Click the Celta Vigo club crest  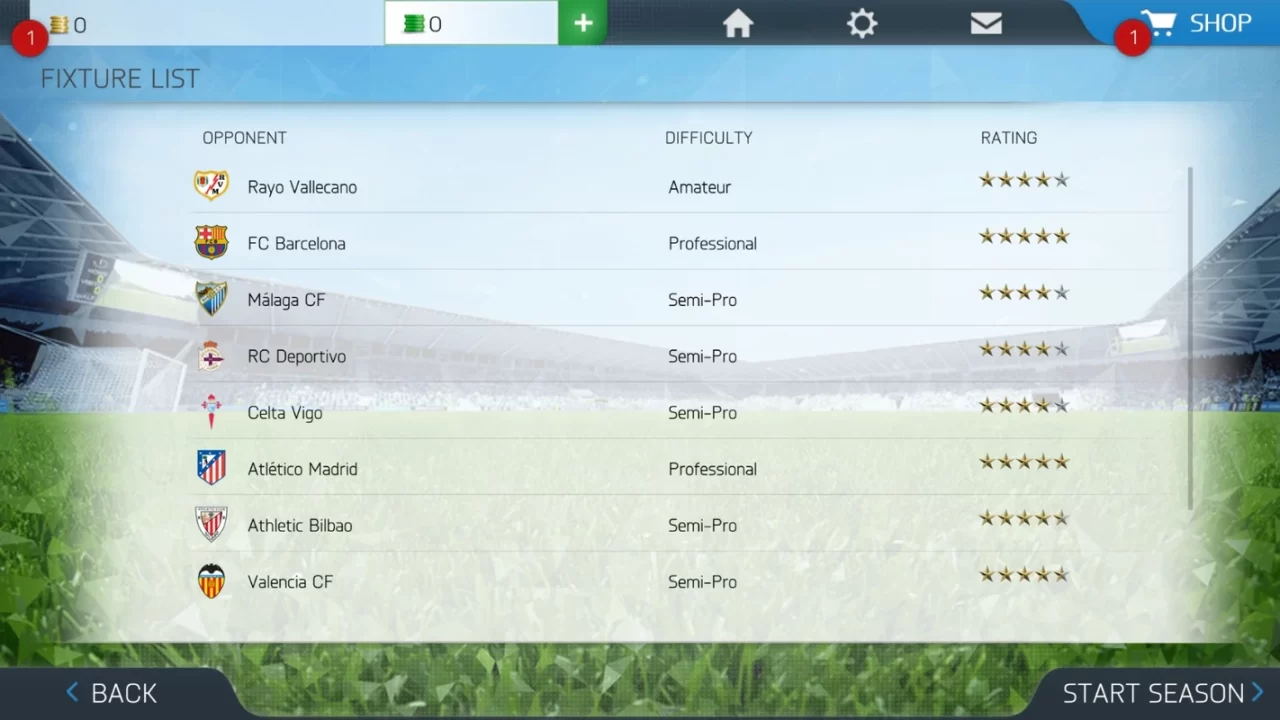tap(211, 412)
